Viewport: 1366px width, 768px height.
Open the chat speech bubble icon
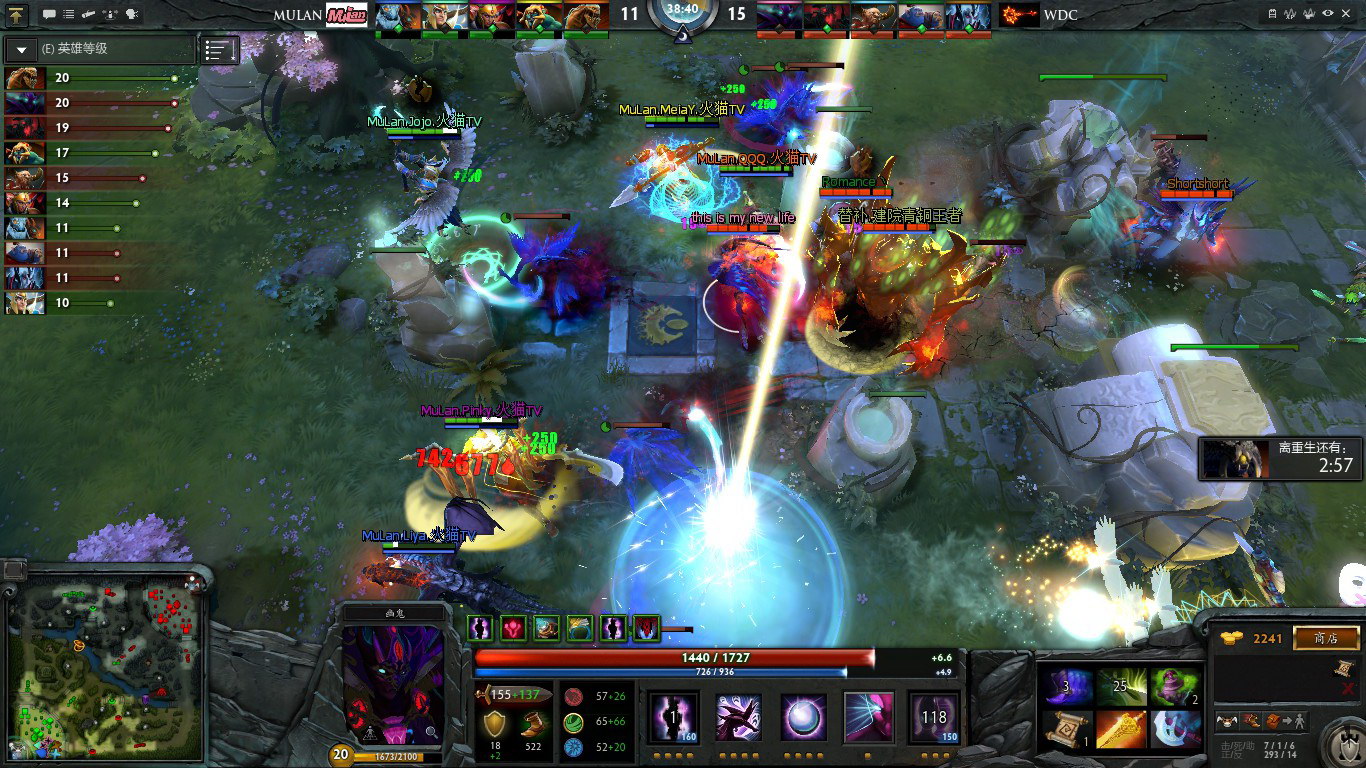coord(49,15)
